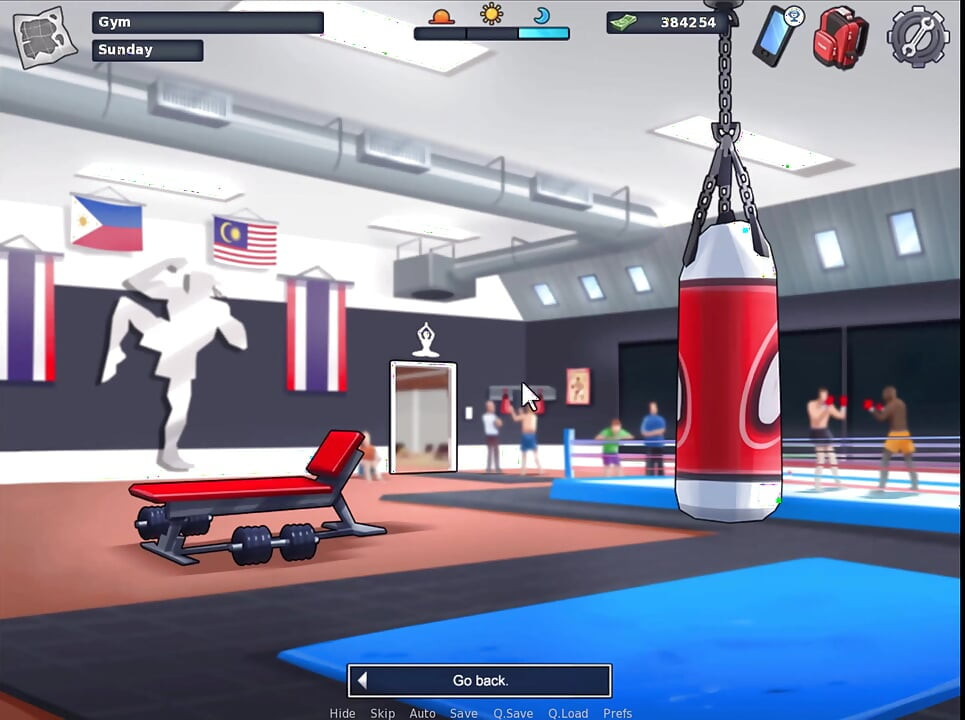
Task: Use Q.Save to quick save
Action: pyautogui.click(x=512, y=713)
